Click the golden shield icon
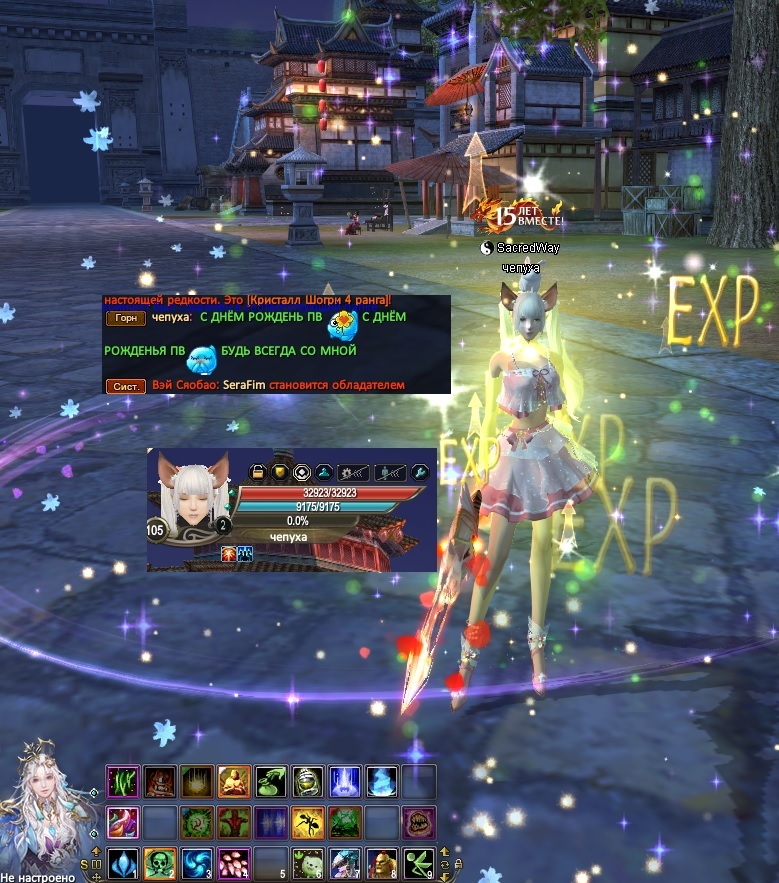Screen dimensions: 779x883 (x=279, y=472)
